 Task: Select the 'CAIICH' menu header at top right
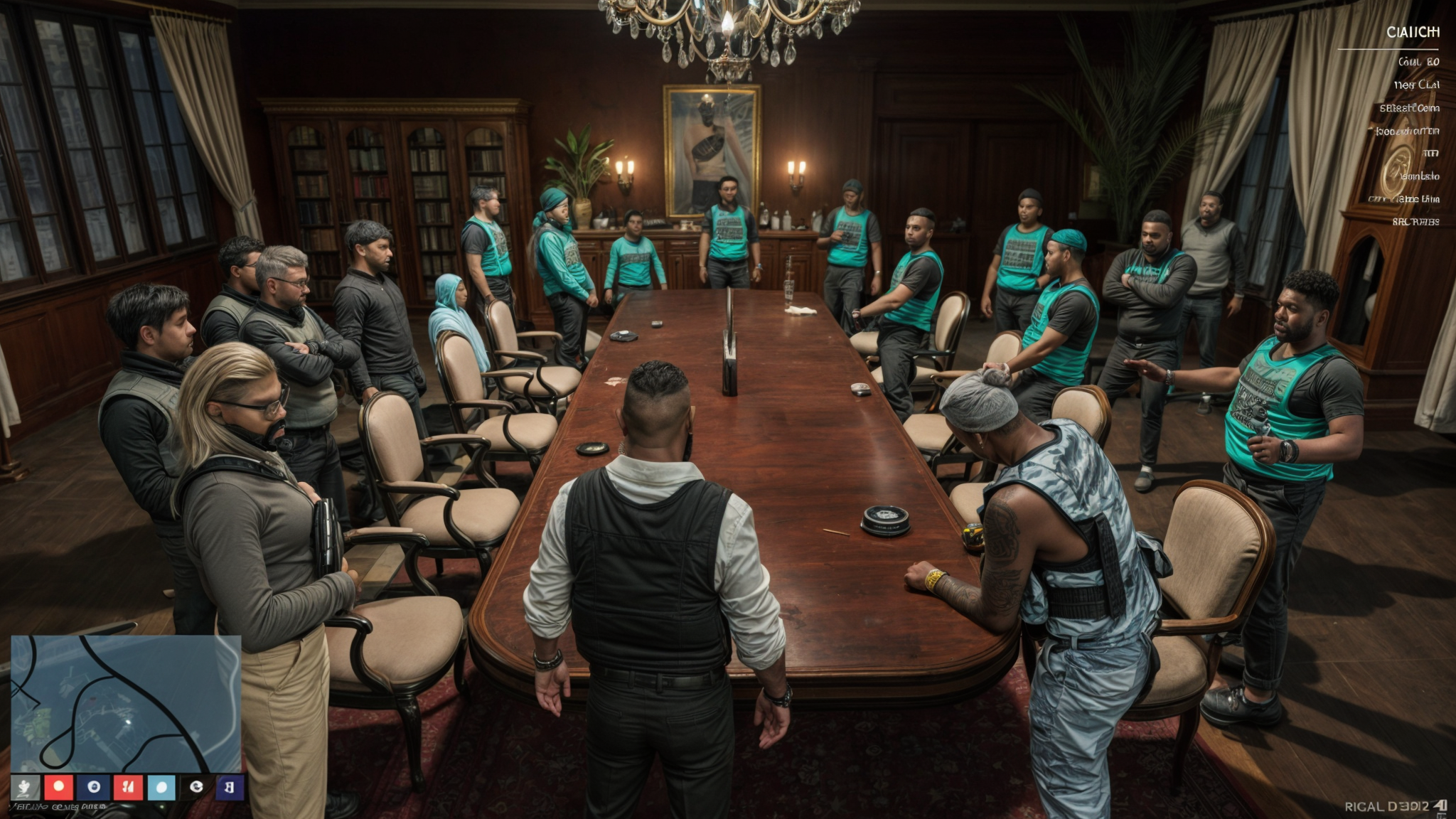pos(1415,32)
